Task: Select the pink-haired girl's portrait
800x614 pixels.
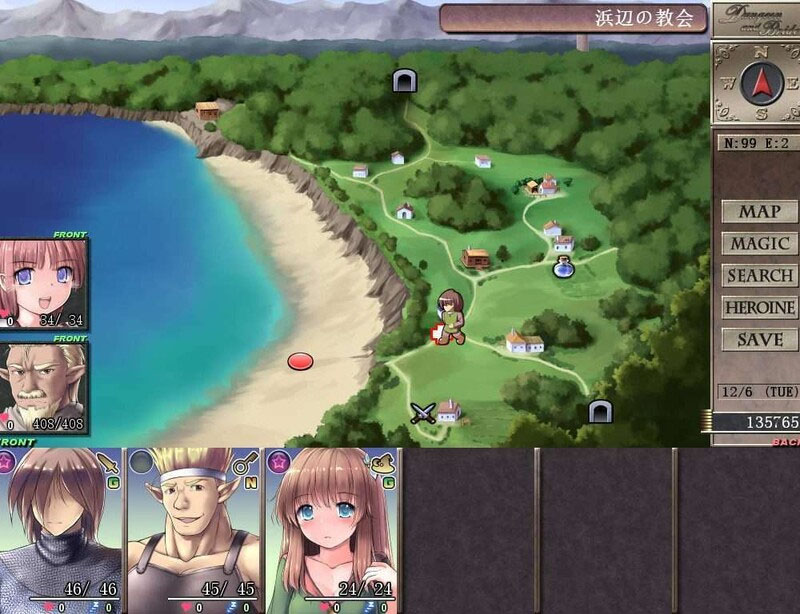Action: coord(43,283)
